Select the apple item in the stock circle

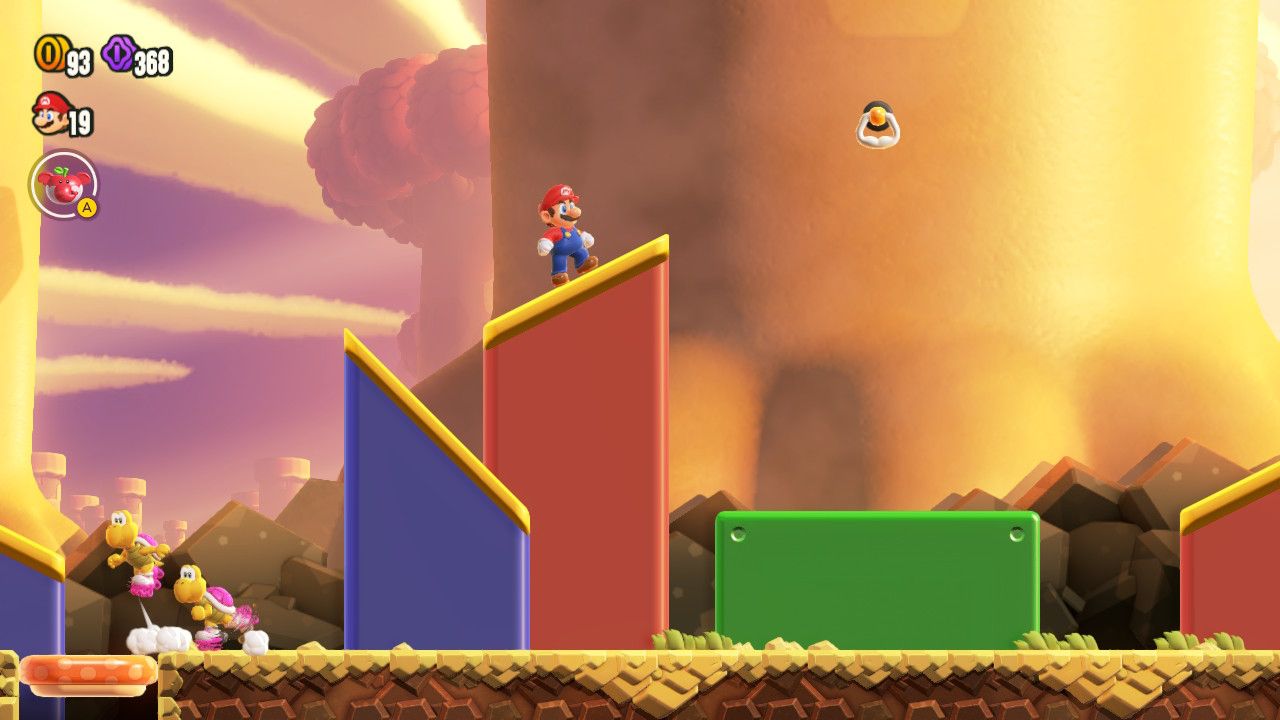pos(66,188)
